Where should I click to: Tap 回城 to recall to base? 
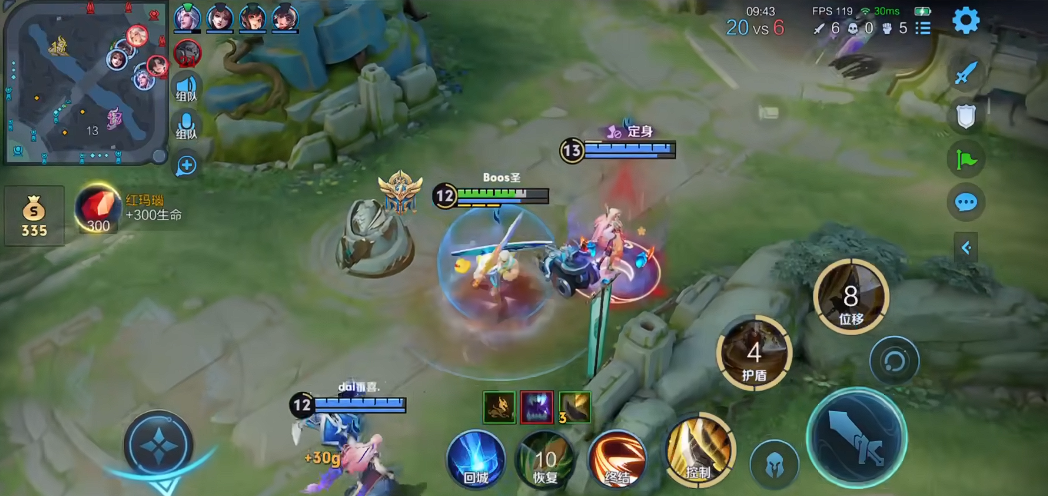click(x=475, y=459)
